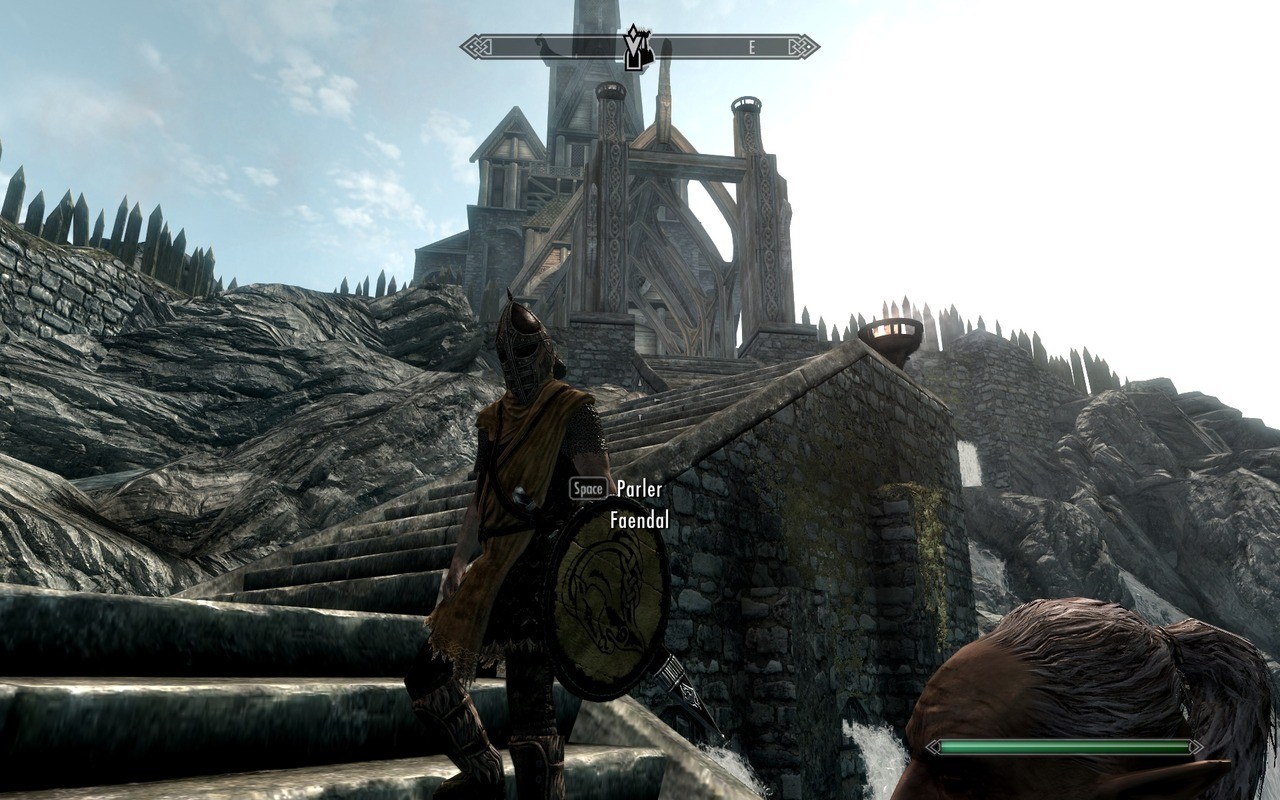This screenshot has height=800, width=1280.
Task: Click the left diamond cap of the stamina bar
Action: coord(932,745)
